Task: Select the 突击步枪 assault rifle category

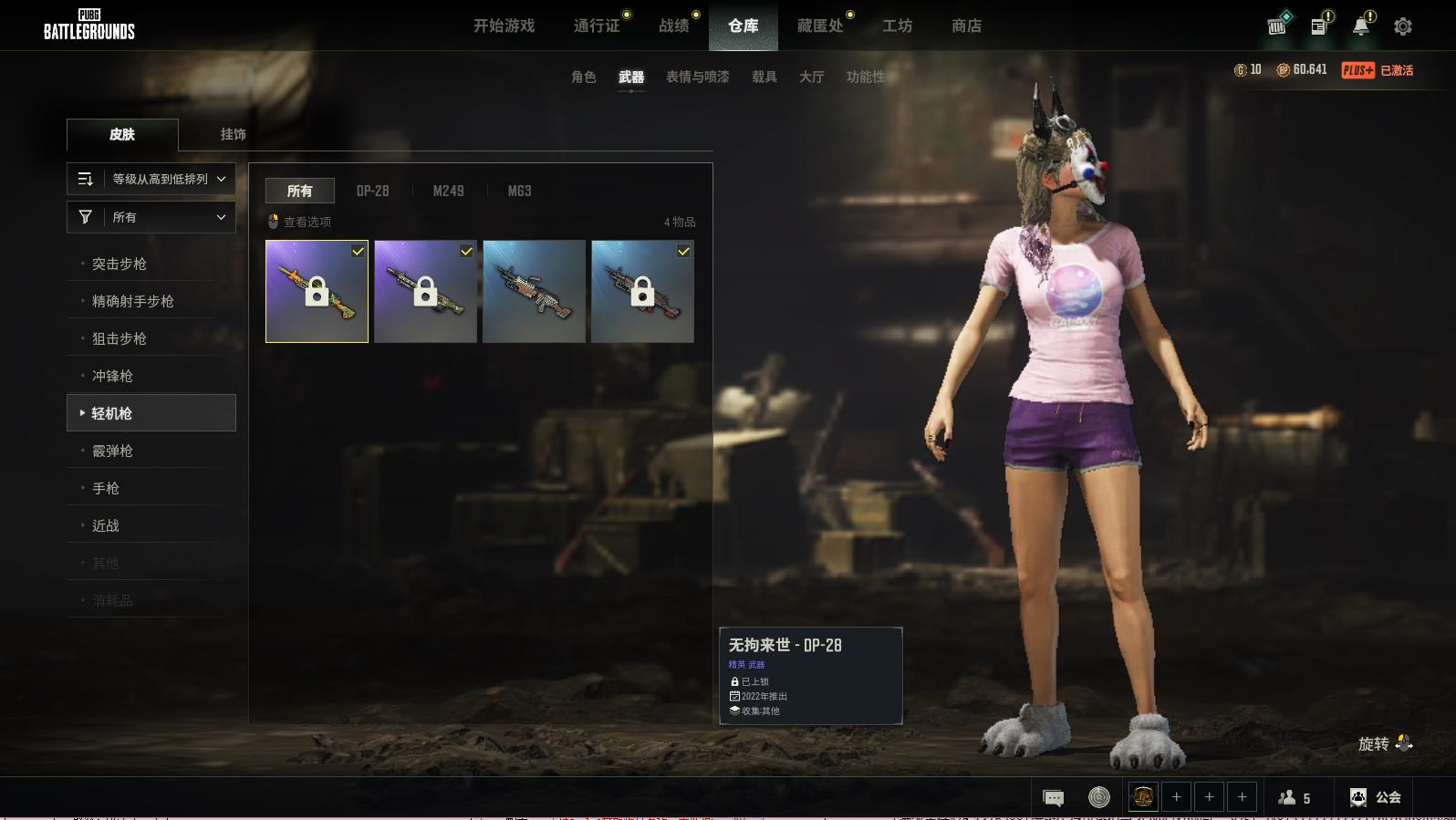Action: (x=120, y=264)
